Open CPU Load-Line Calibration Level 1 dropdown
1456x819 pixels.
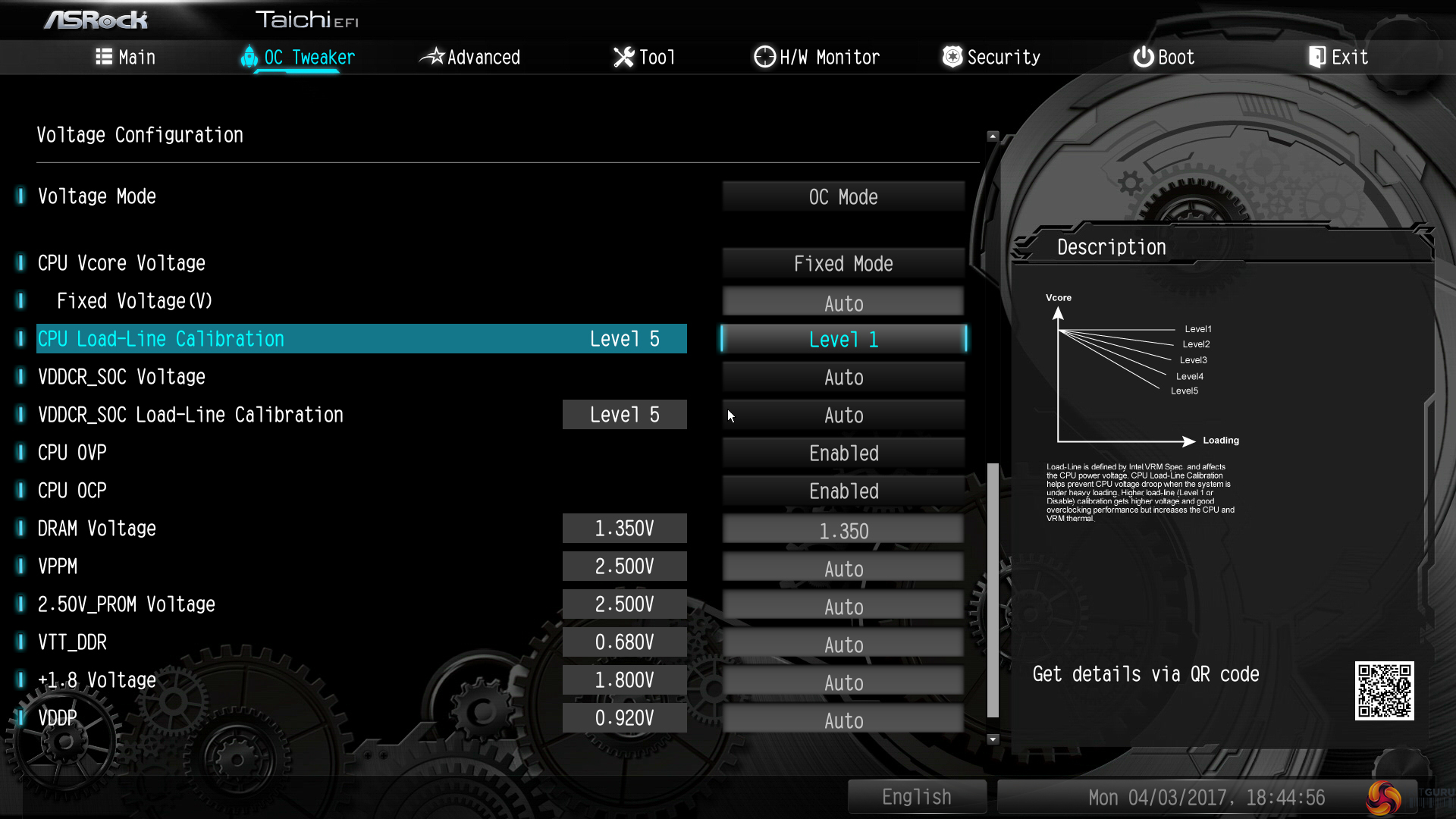(x=843, y=339)
